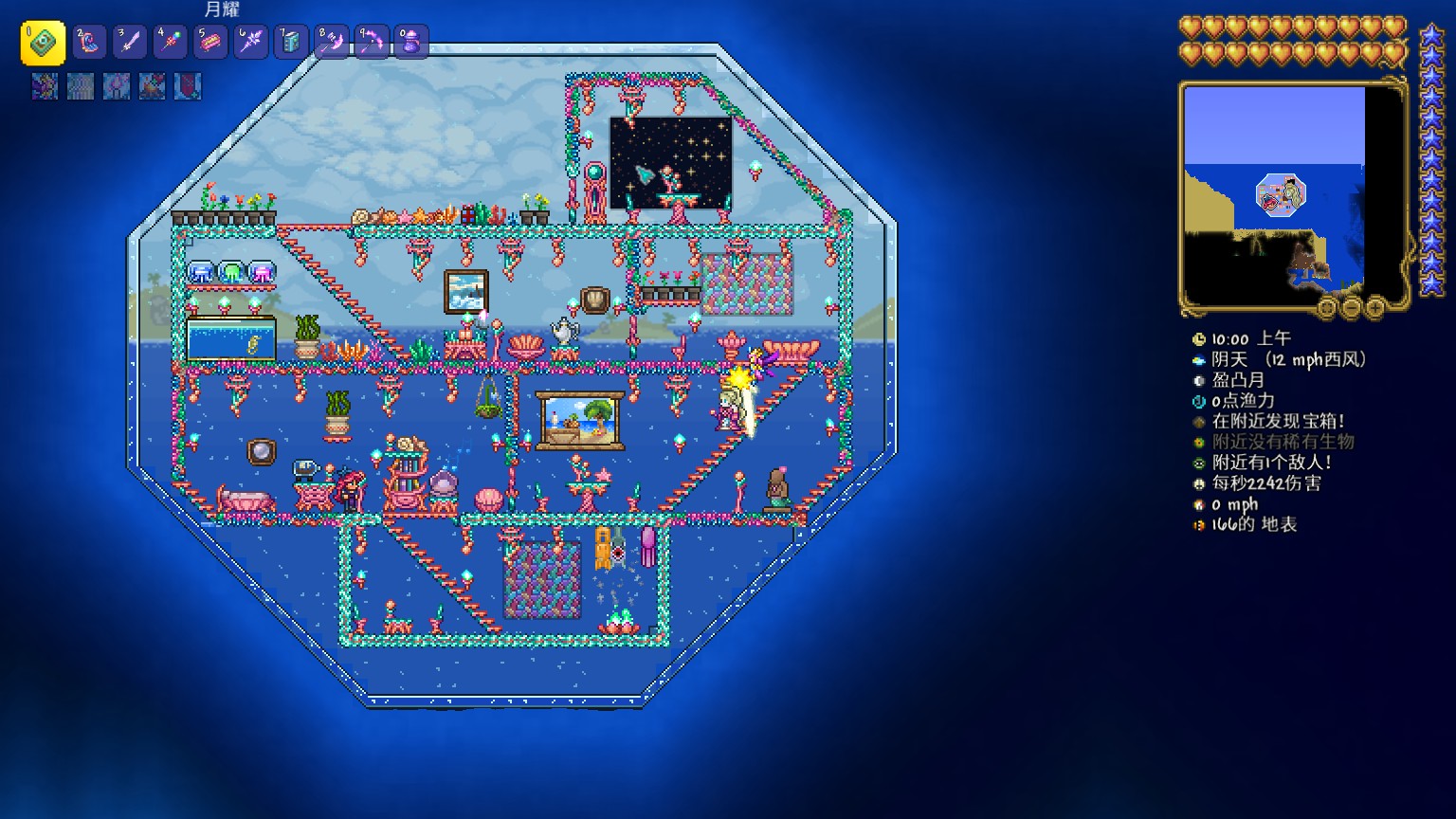Select the rainbow-tipped rod in slot 4
The height and width of the screenshot is (819, 1456).
click(x=171, y=42)
